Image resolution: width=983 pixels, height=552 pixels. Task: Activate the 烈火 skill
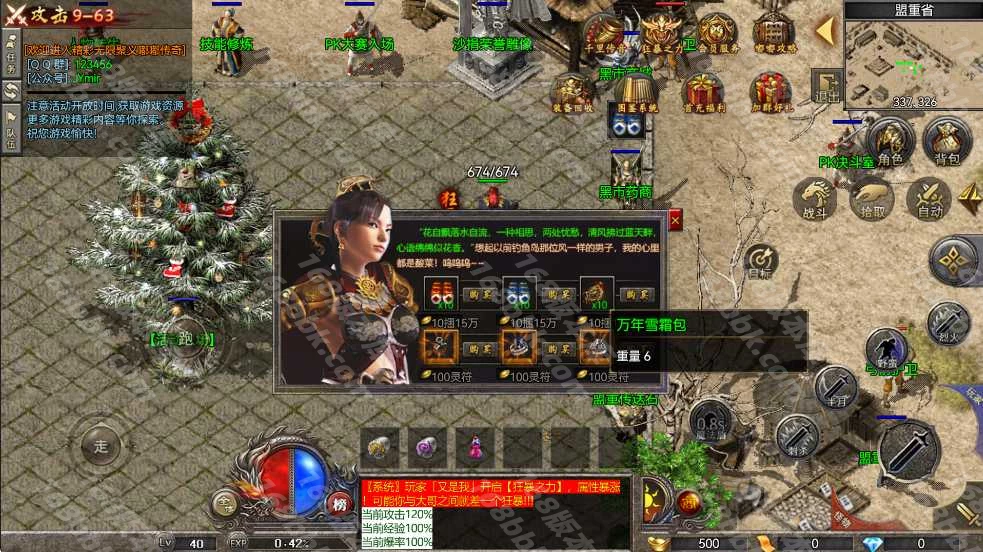pos(945,322)
